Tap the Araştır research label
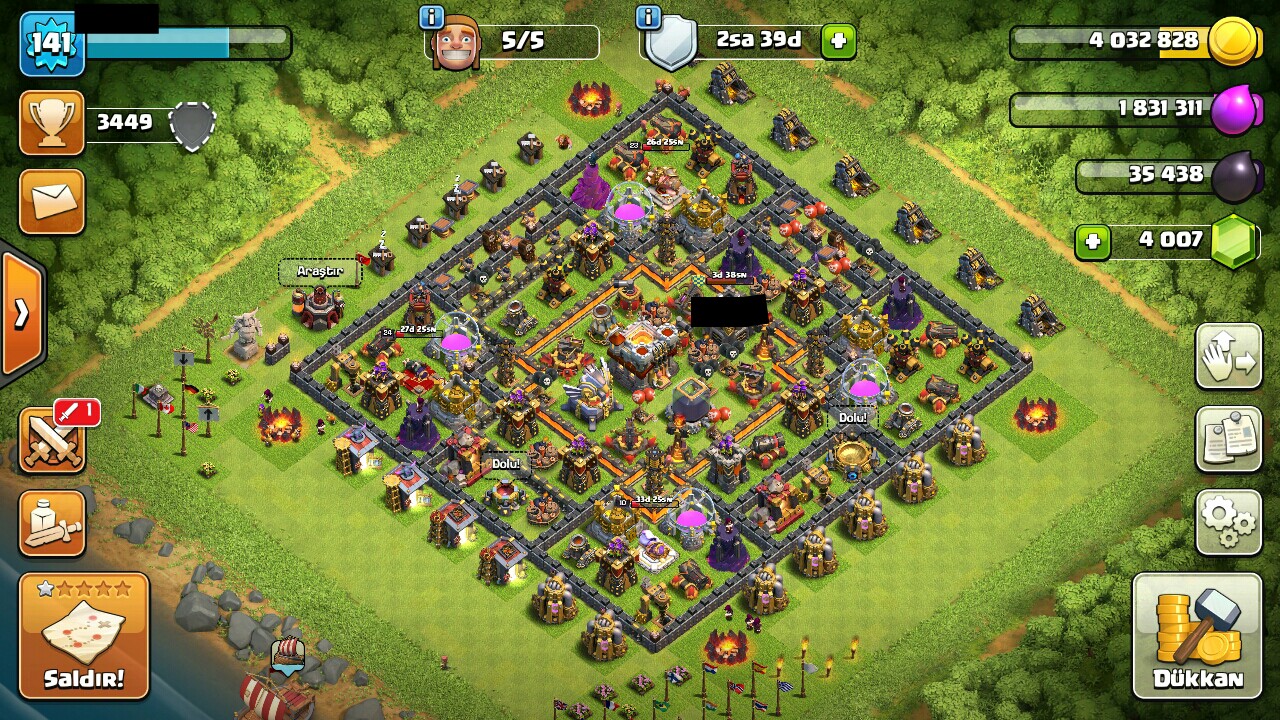The width and height of the screenshot is (1280, 720). (320, 271)
